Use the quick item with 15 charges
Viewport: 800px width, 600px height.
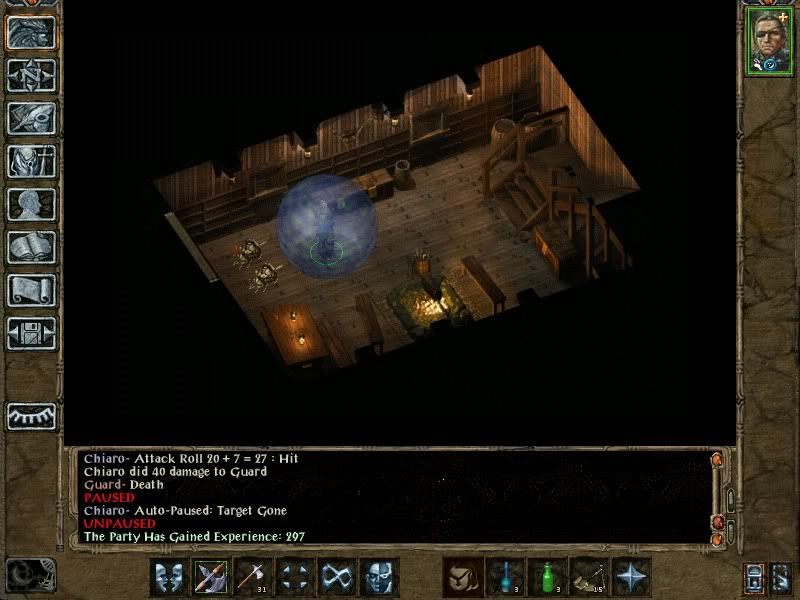(x=590, y=577)
